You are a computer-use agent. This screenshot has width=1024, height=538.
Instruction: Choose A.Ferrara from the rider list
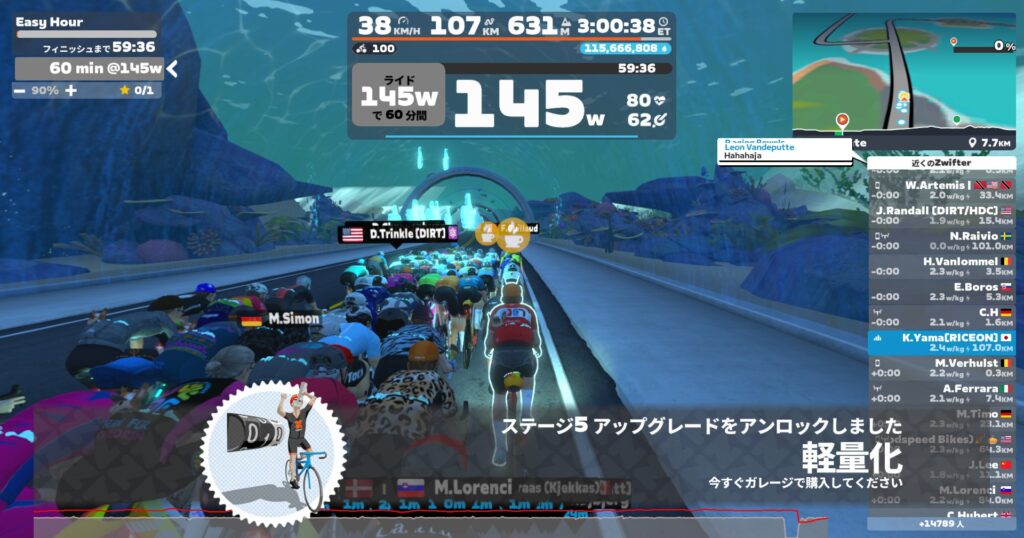pyautogui.click(x=941, y=393)
